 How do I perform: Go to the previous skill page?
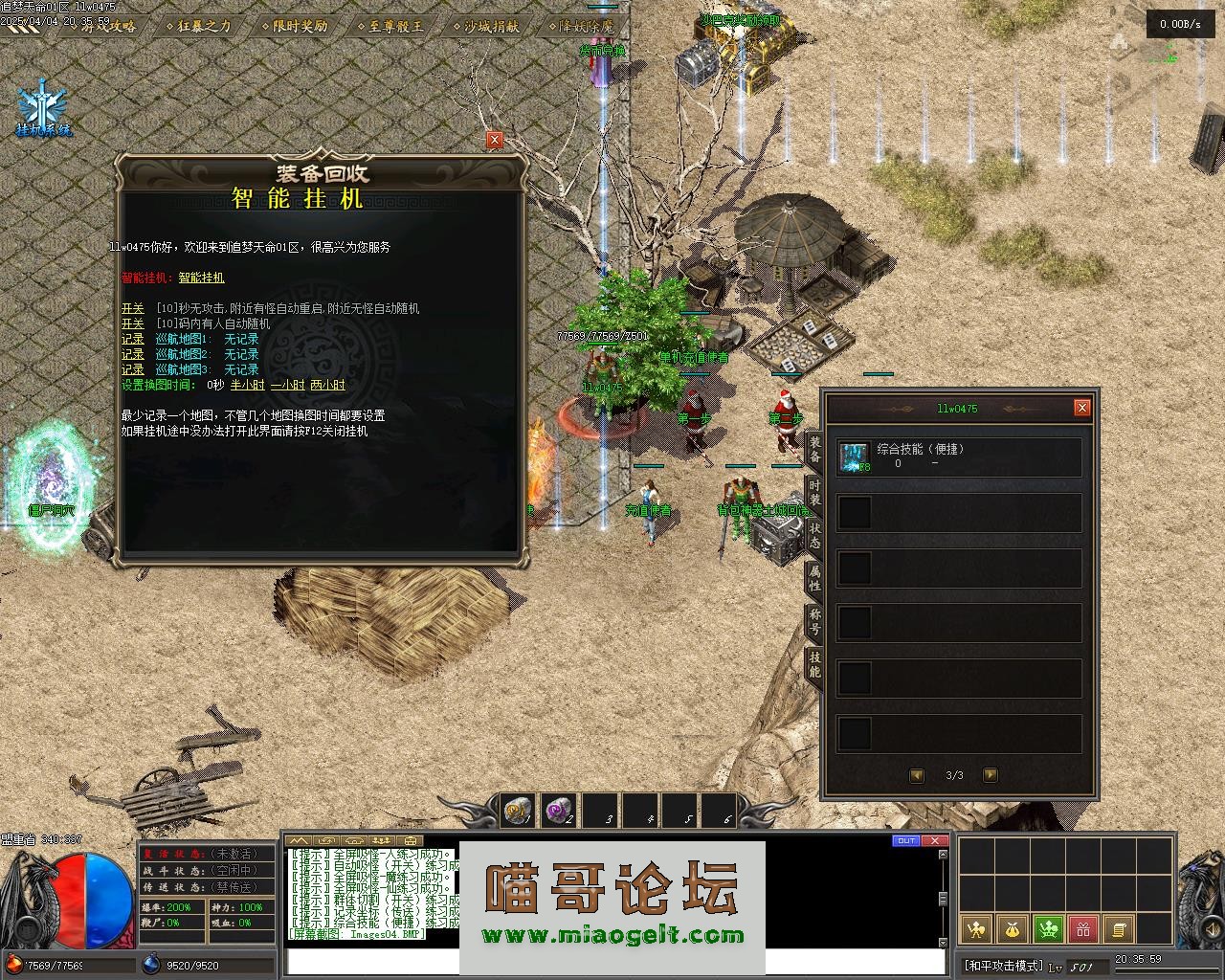[x=917, y=775]
